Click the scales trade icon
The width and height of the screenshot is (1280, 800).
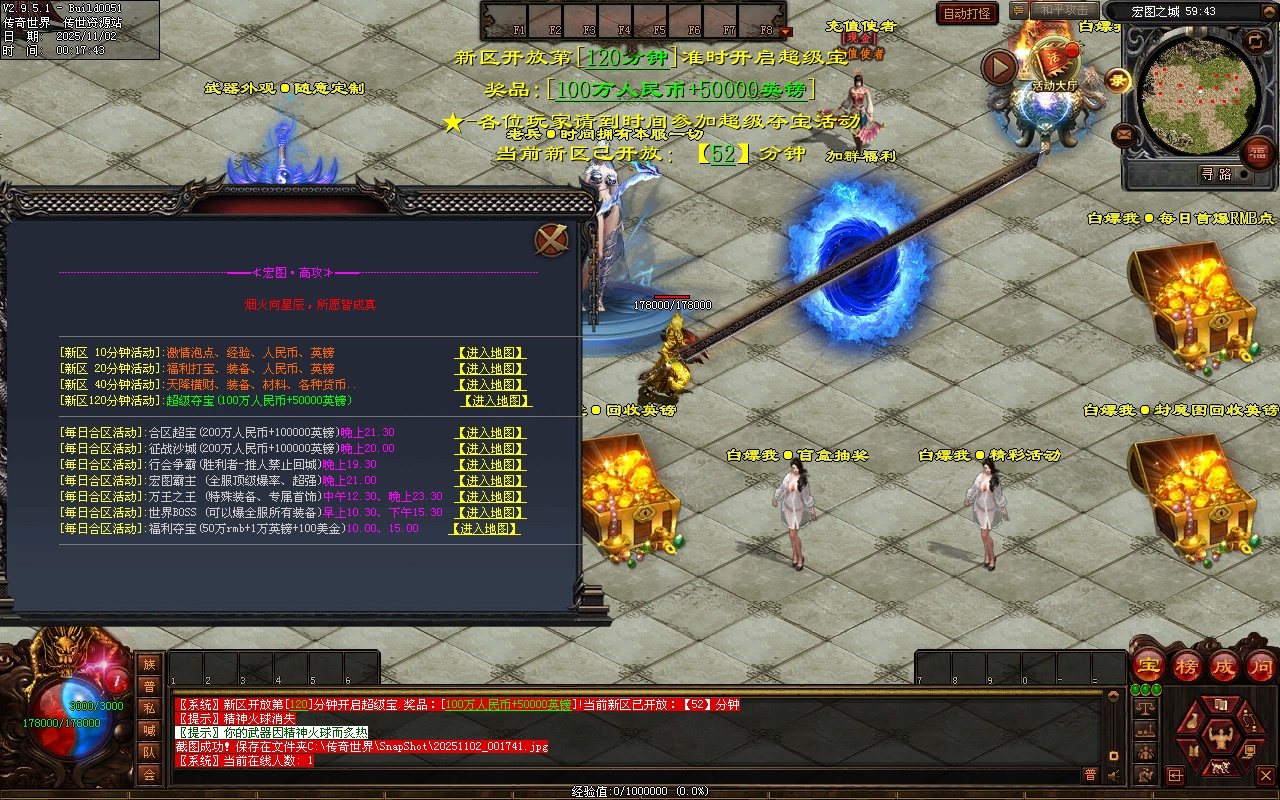tap(1145, 707)
